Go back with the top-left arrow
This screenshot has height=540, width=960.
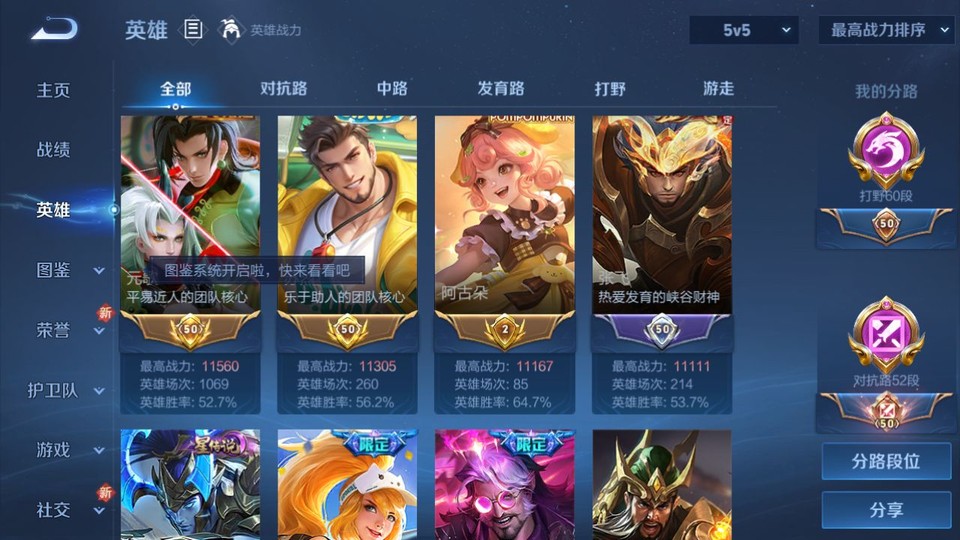click(x=54, y=30)
